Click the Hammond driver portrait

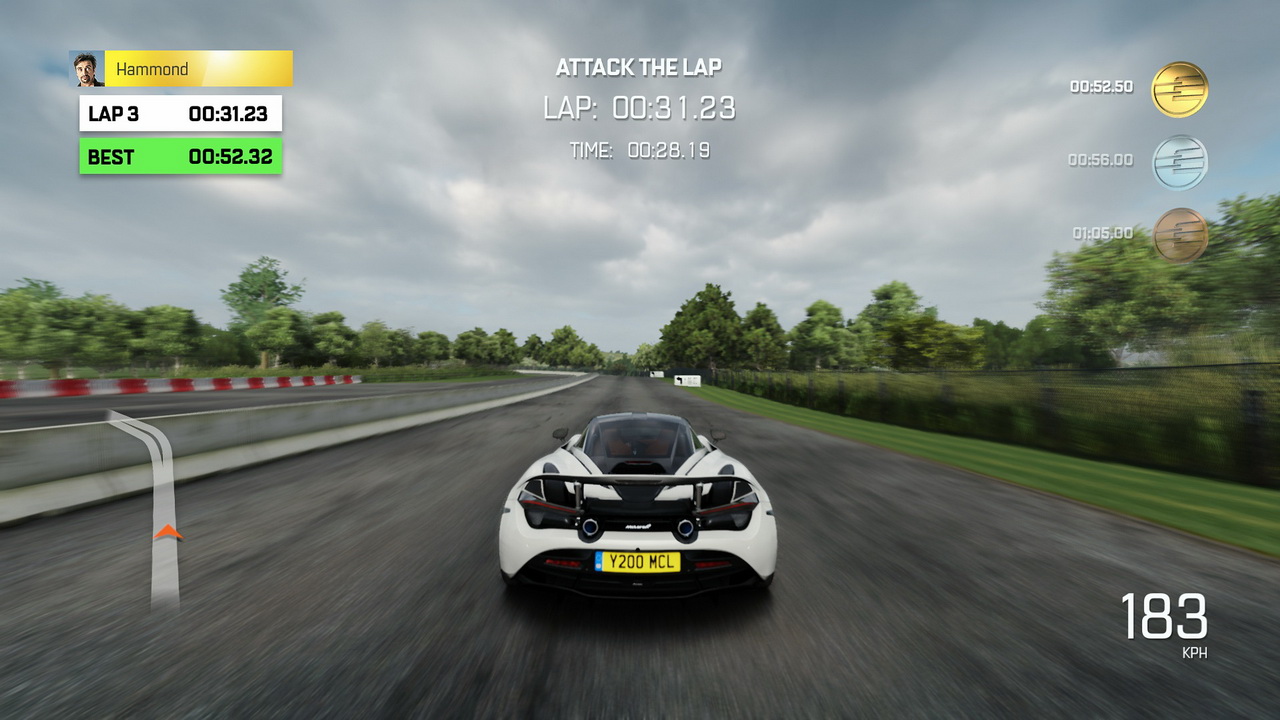[88, 69]
